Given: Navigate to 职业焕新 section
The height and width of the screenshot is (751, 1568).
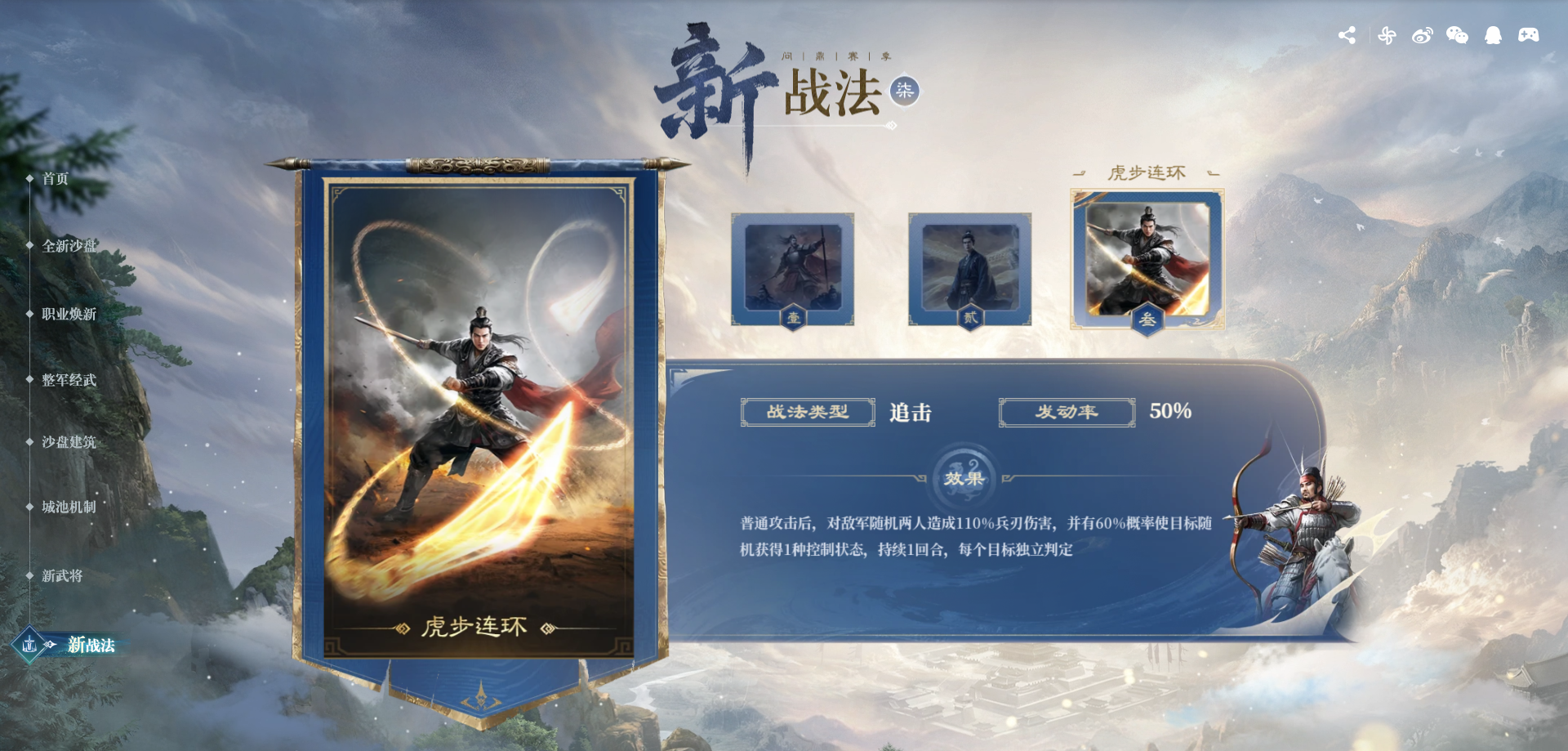Looking at the screenshot, I should pyautogui.click(x=69, y=314).
